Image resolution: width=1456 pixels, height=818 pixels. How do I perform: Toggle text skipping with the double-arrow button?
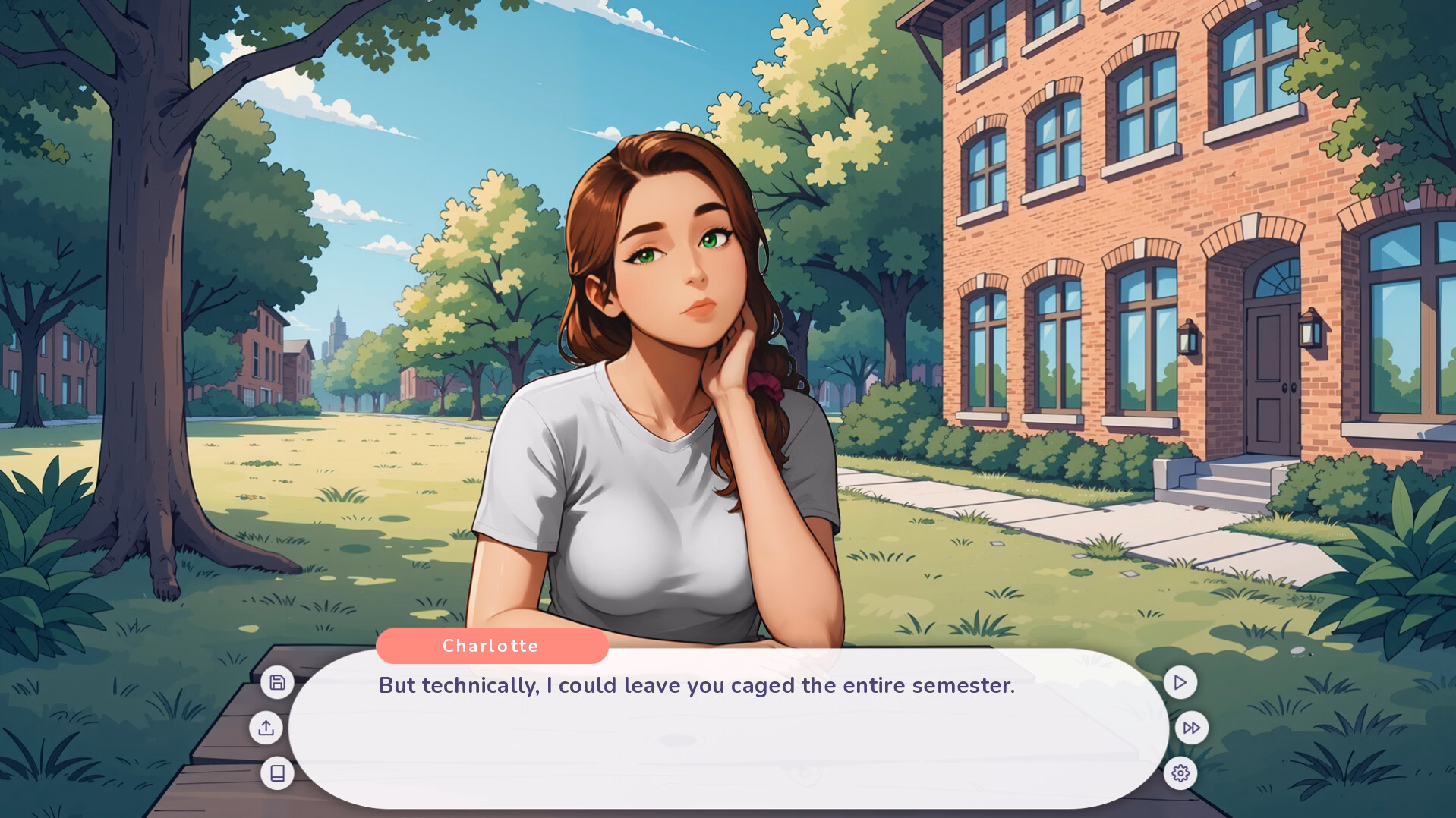(x=1190, y=728)
